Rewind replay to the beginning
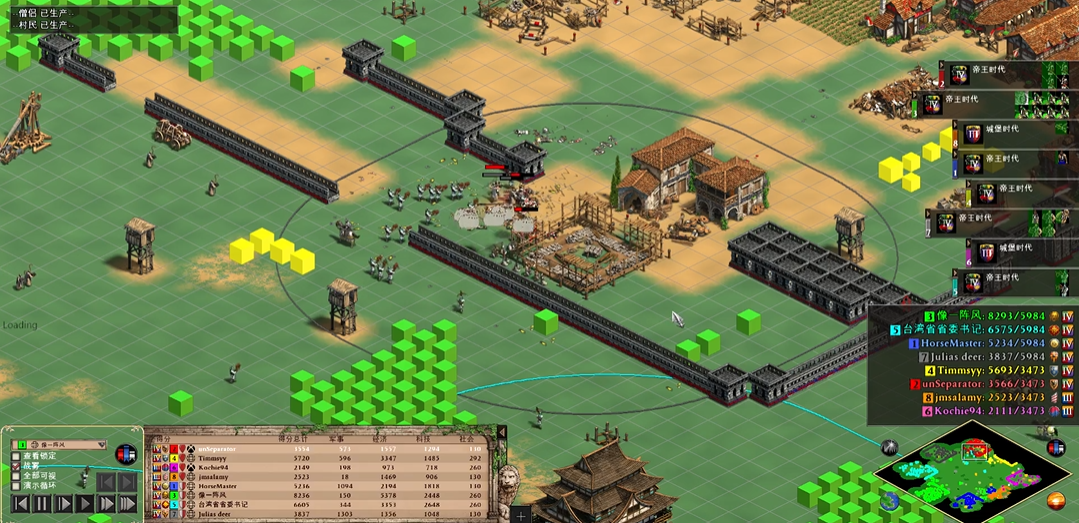Viewport: 1079px width, 523px height. click(x=19, y=503)
